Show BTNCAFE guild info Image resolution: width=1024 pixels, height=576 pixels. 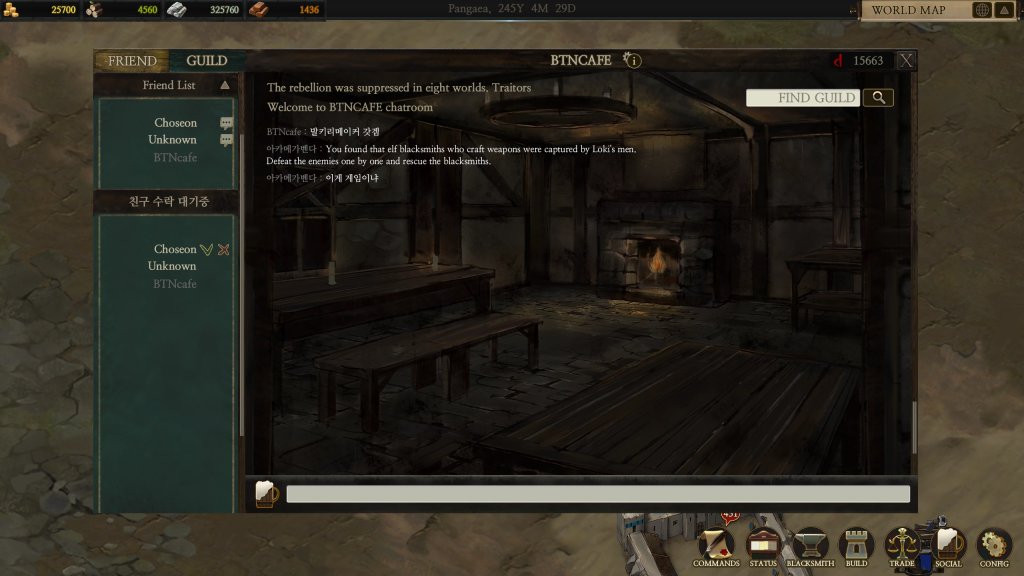pos(632,61)
